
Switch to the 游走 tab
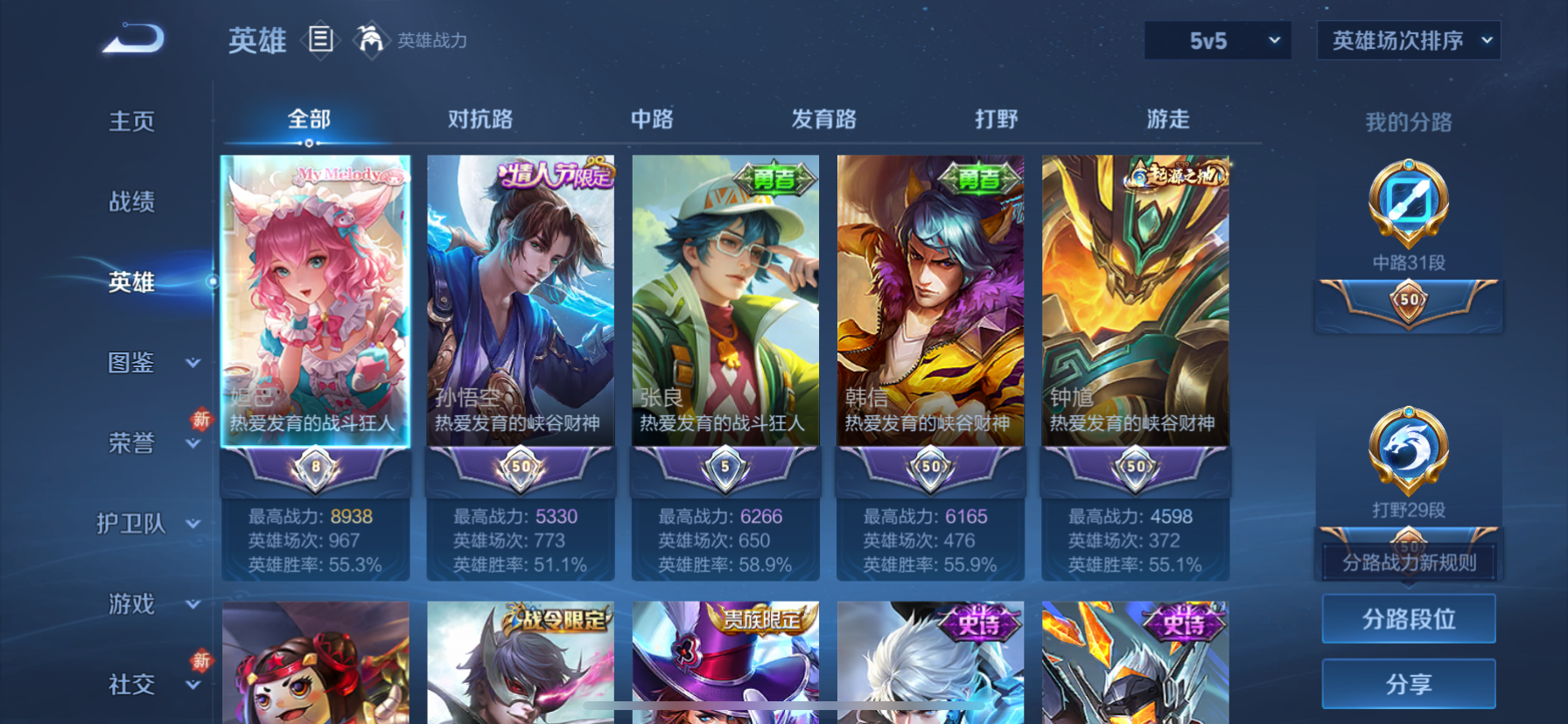[1166, 120]
